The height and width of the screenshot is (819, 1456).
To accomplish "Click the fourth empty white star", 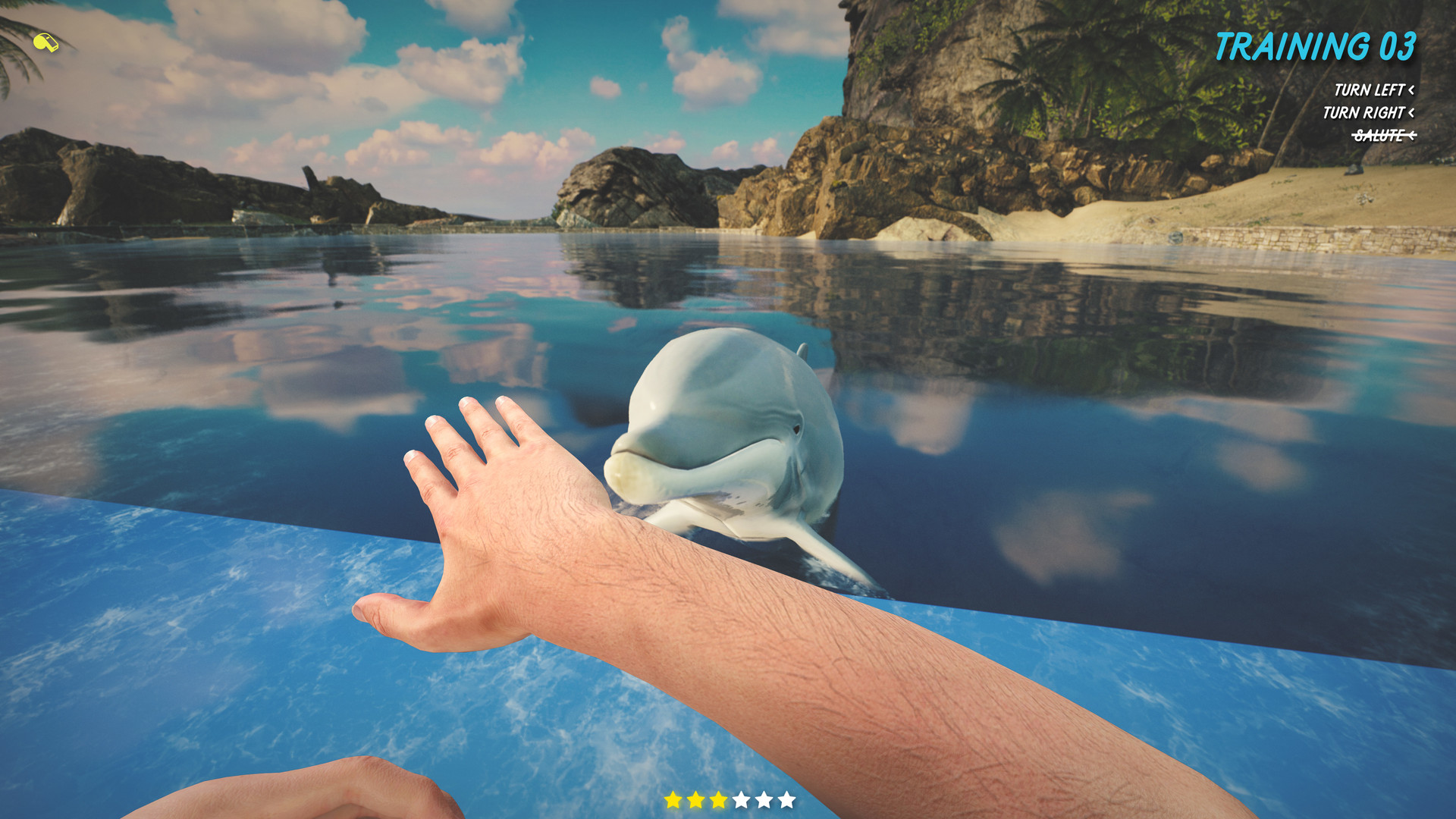I will pos(742,799).
